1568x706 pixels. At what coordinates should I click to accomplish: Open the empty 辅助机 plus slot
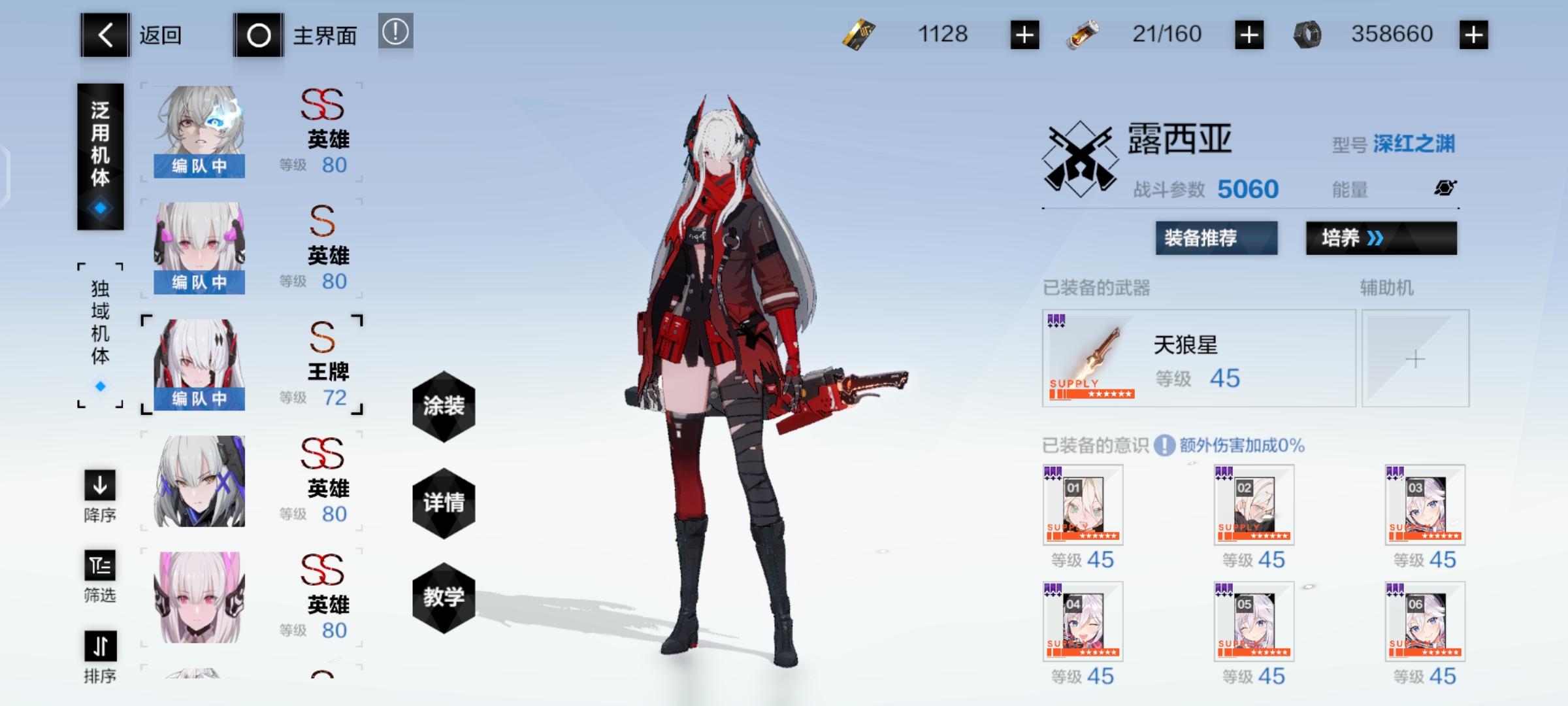pyautogui.click(x=1415, y=359)
